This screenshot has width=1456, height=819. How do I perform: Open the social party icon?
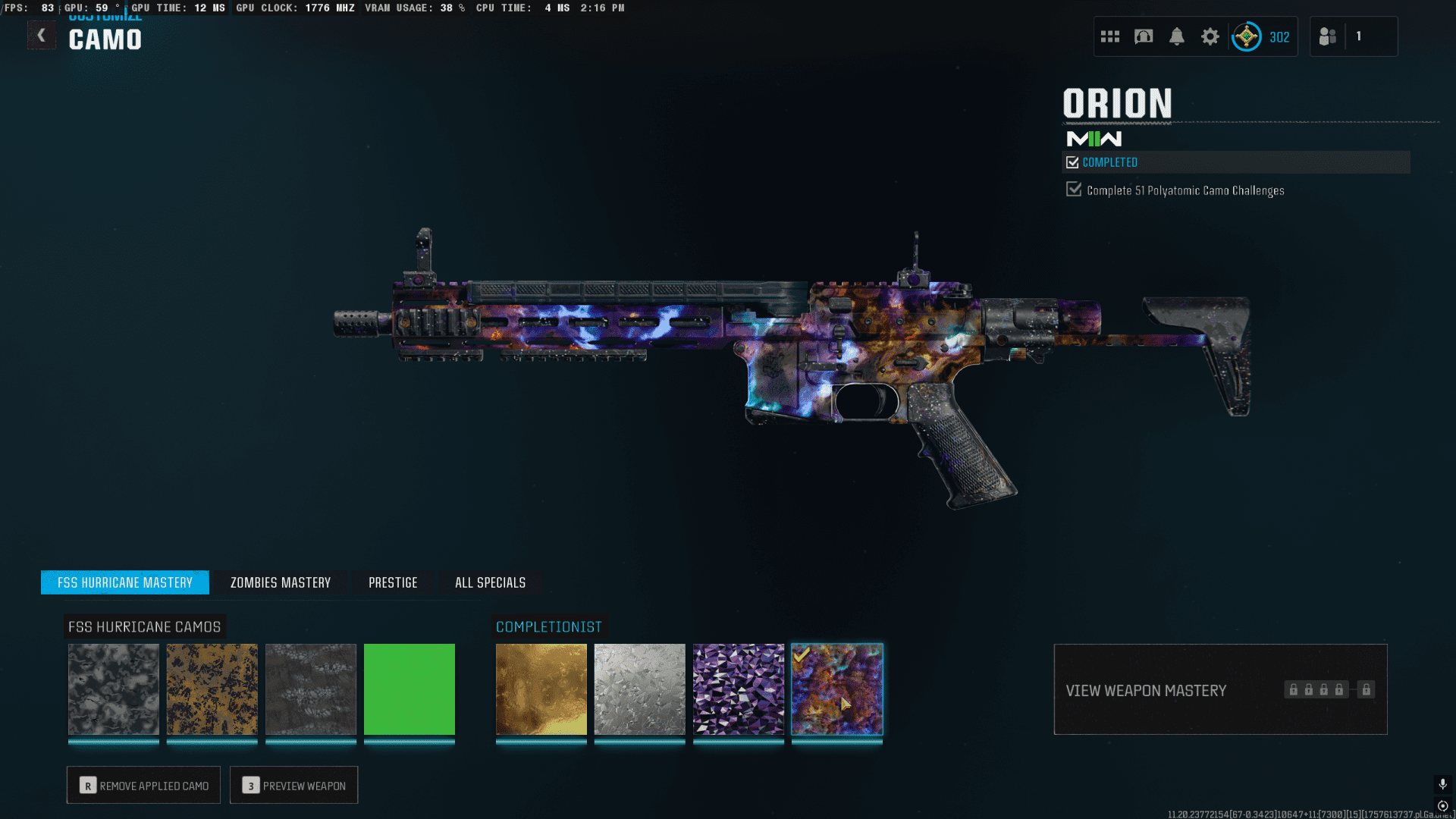[1328, 36]
